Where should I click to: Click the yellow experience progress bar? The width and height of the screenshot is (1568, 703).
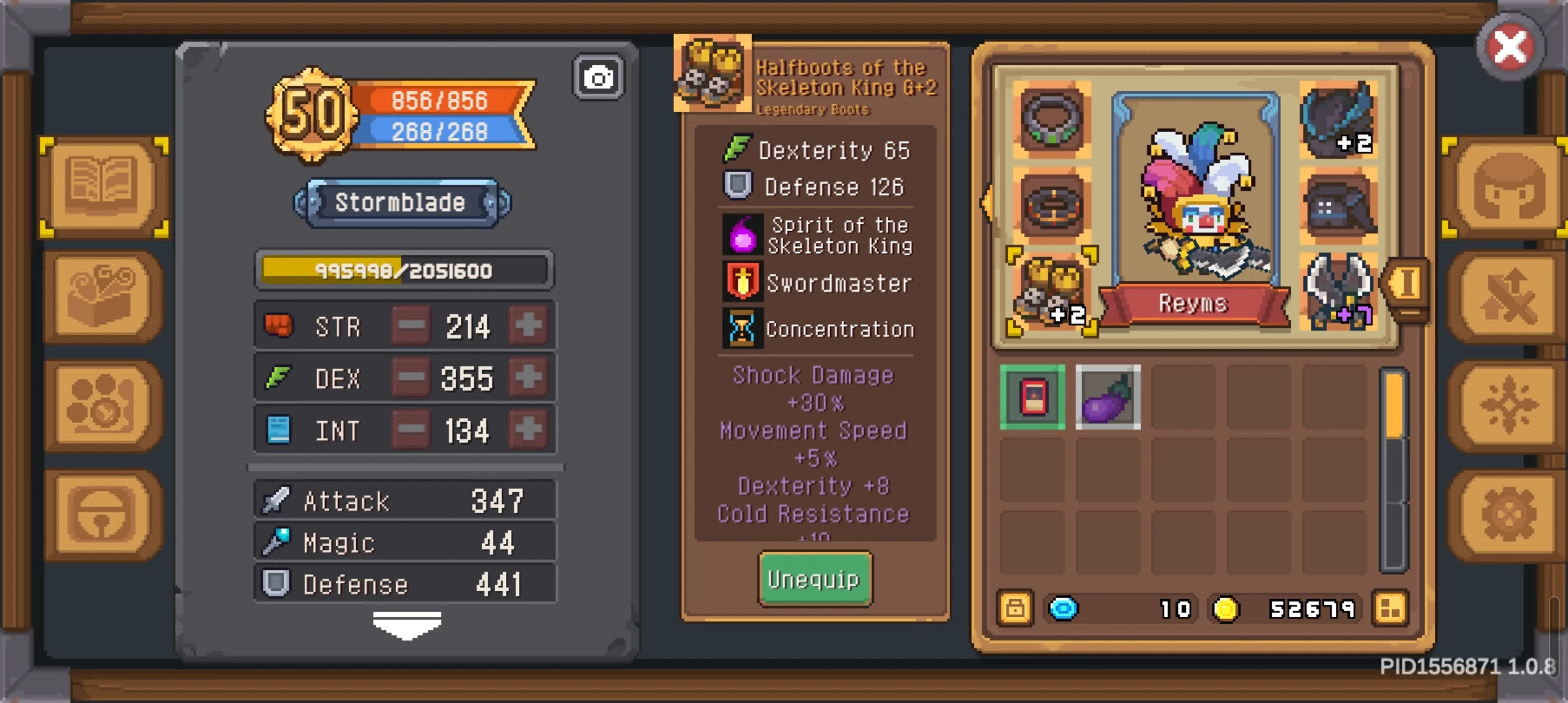tap(404, 270)
